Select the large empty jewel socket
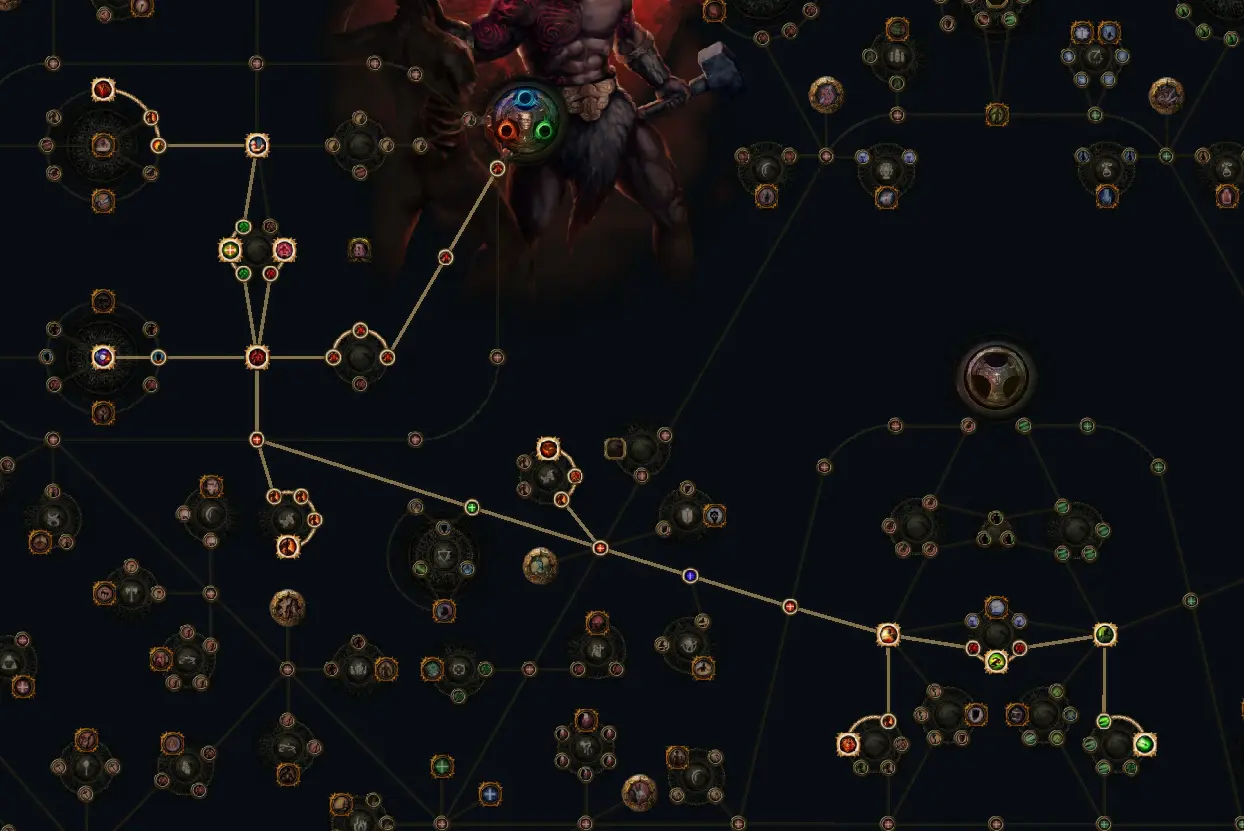This screenshot has height=831, width=1244. (995, 377)
